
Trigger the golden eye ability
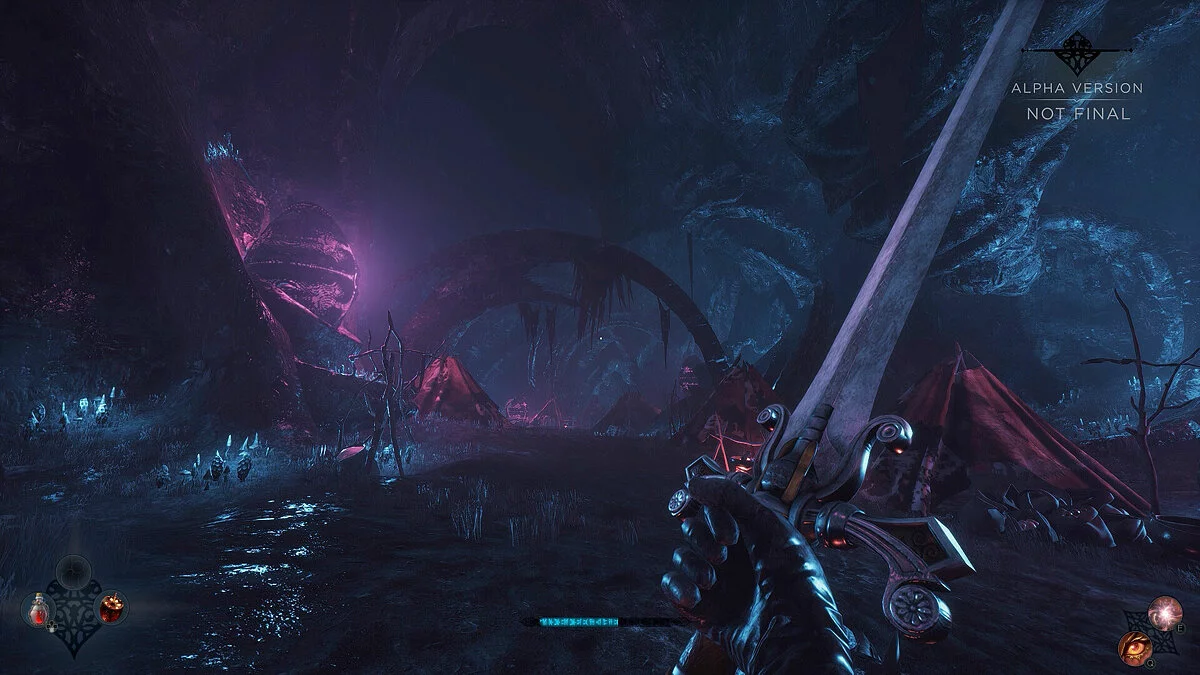coord(1134,647)
